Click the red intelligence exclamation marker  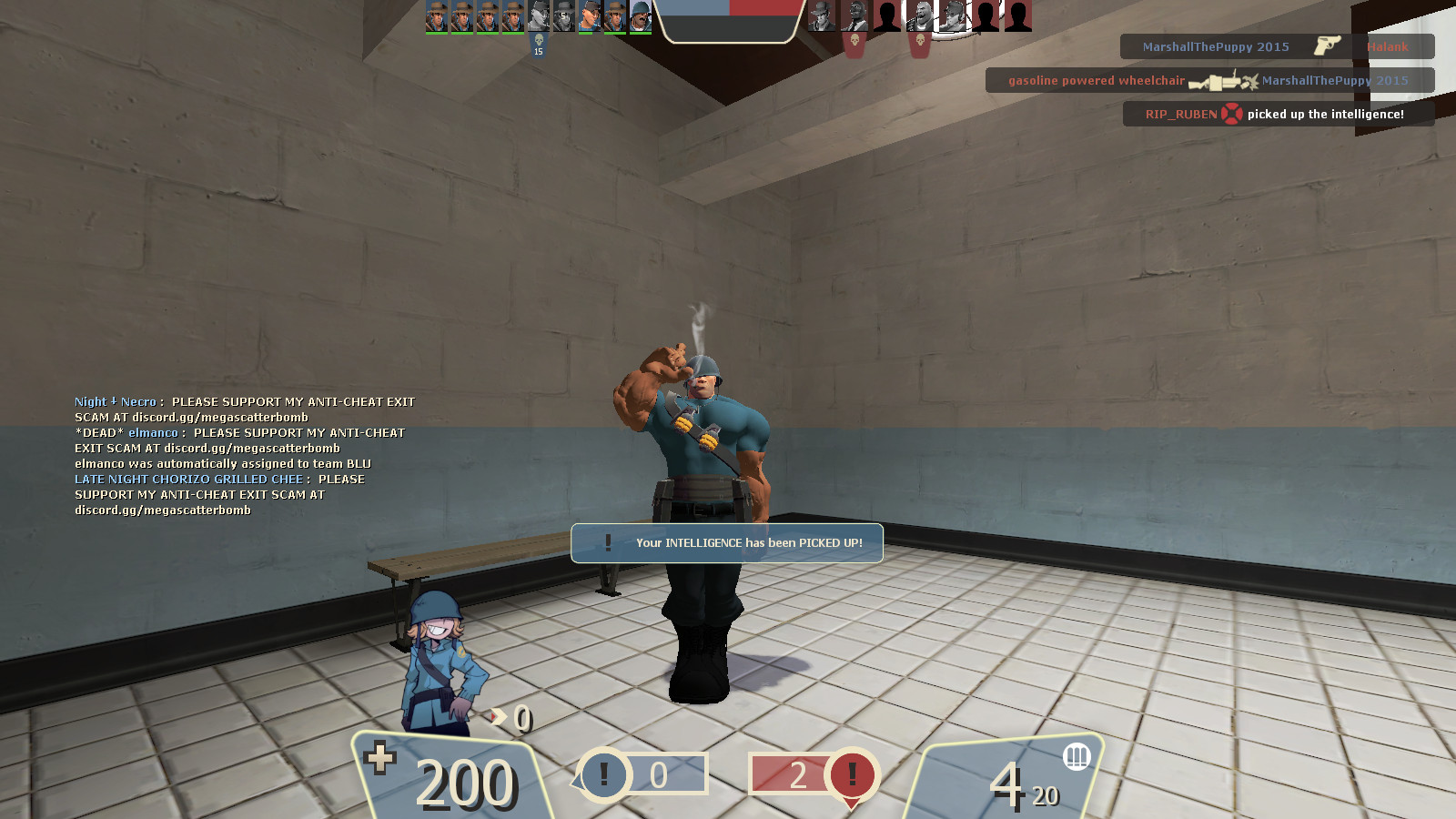(x=850, y=775)
